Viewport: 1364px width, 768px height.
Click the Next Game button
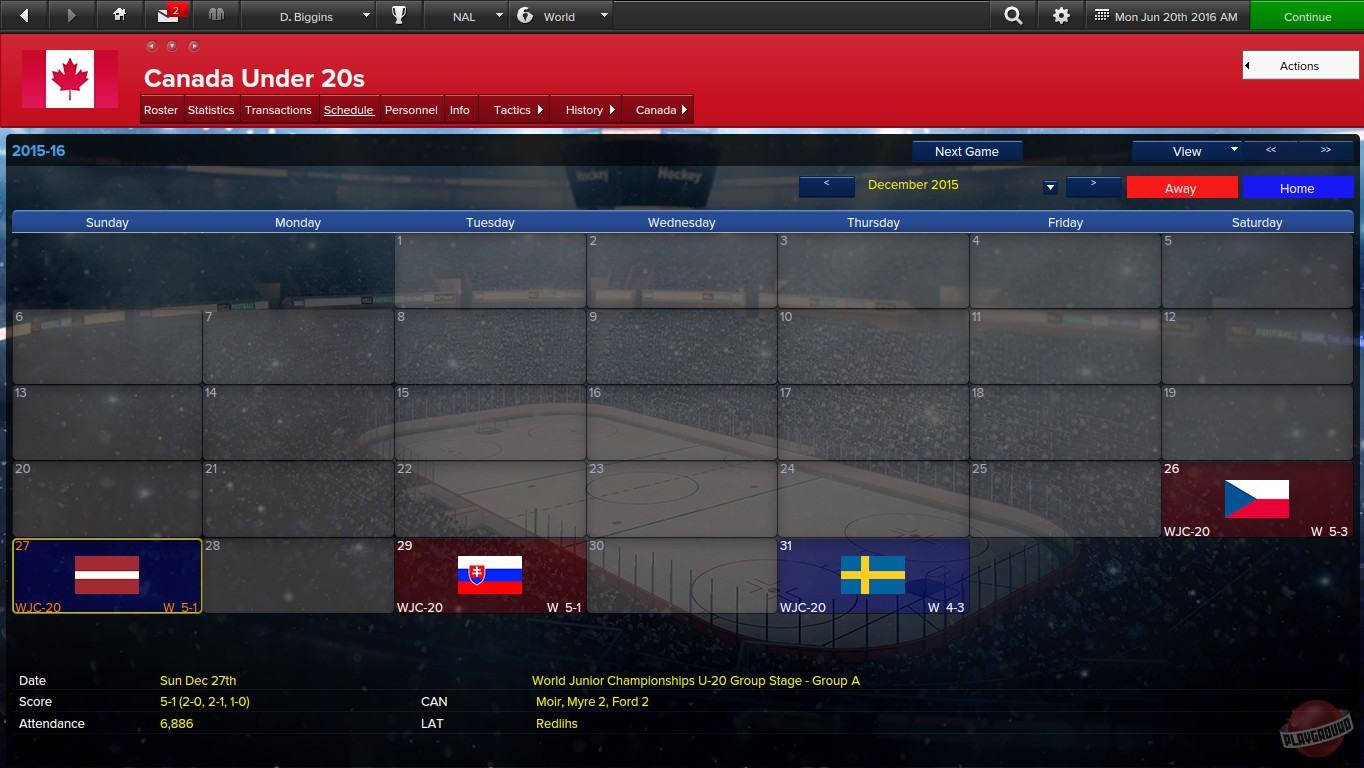[x=966, y=151]
